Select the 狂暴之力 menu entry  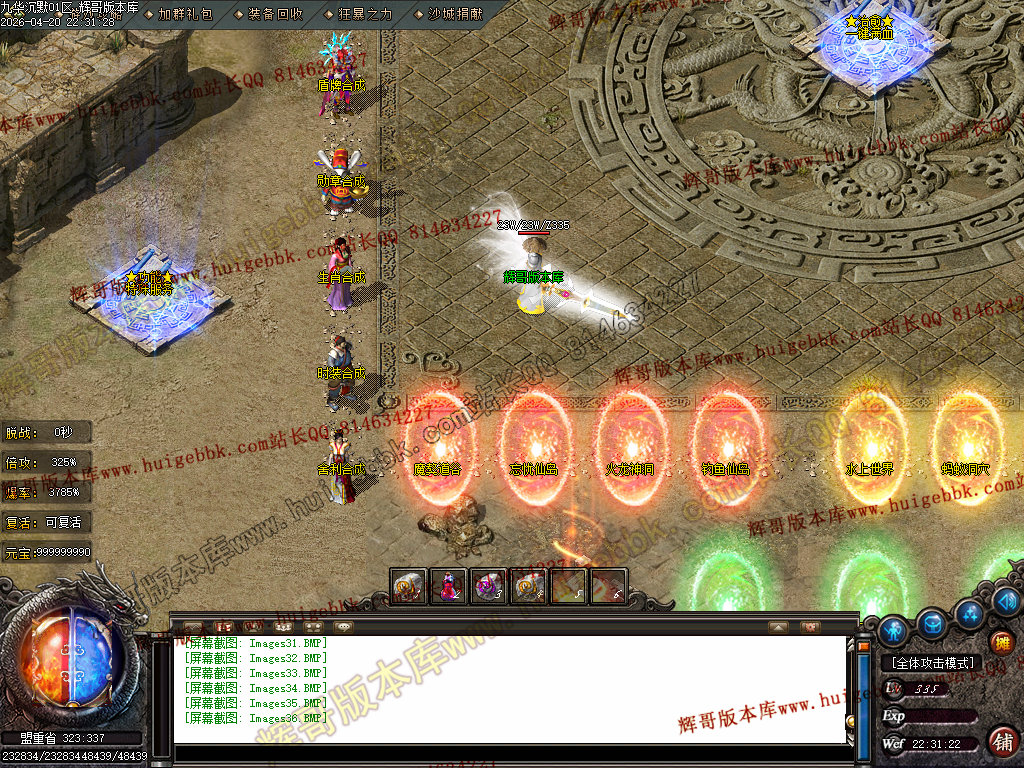(366, 14)
